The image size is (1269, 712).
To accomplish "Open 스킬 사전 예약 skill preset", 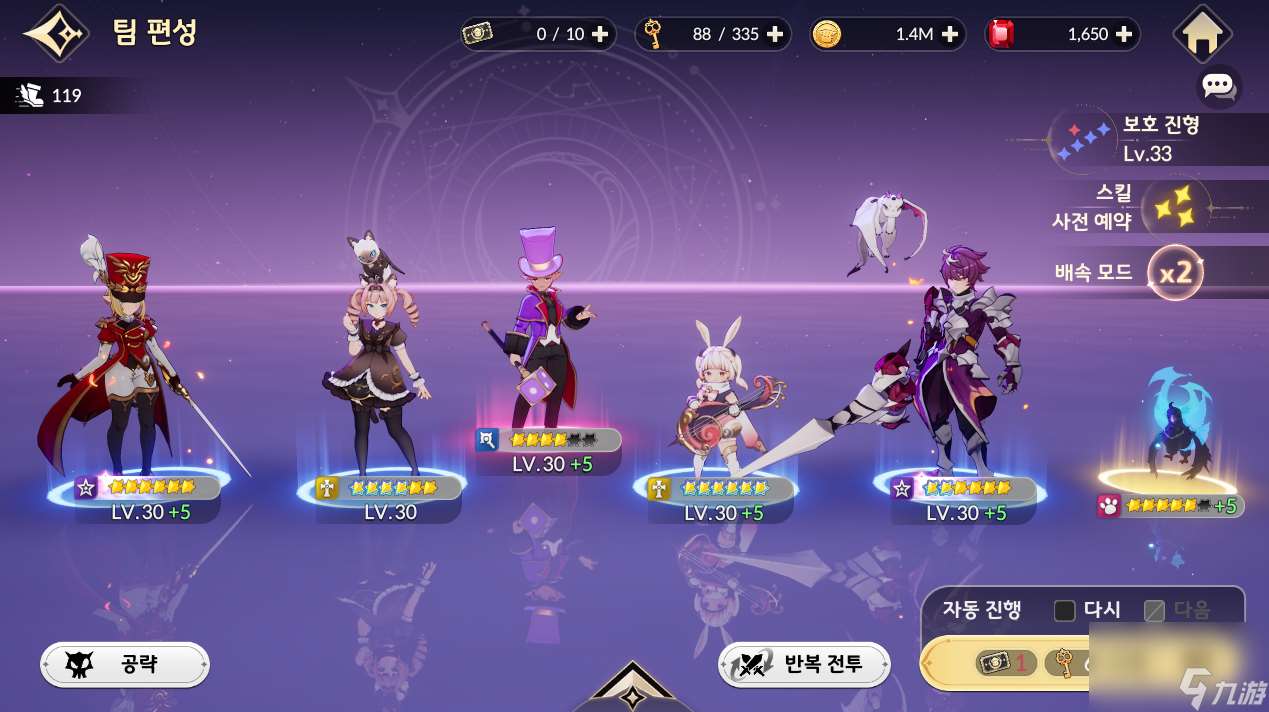I will tap(1150, 207).
